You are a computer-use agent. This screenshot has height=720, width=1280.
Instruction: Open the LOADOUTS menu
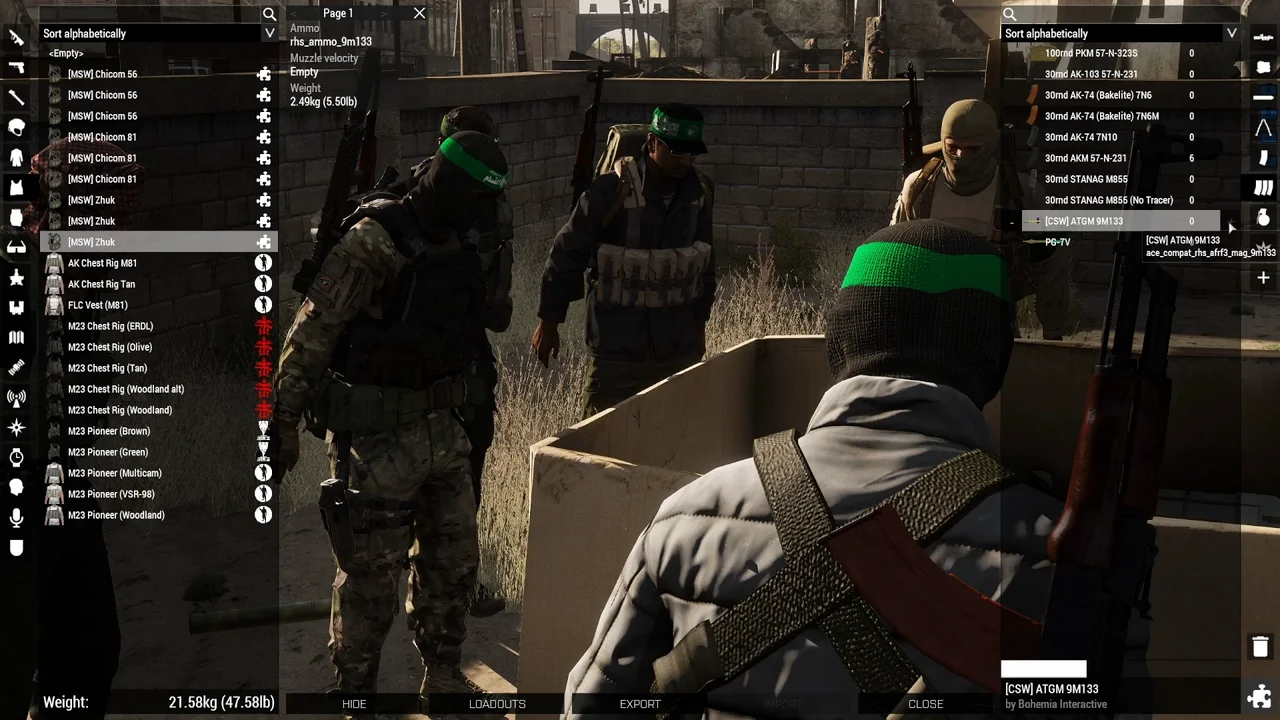pyautogui.click(x=497, y=704)
